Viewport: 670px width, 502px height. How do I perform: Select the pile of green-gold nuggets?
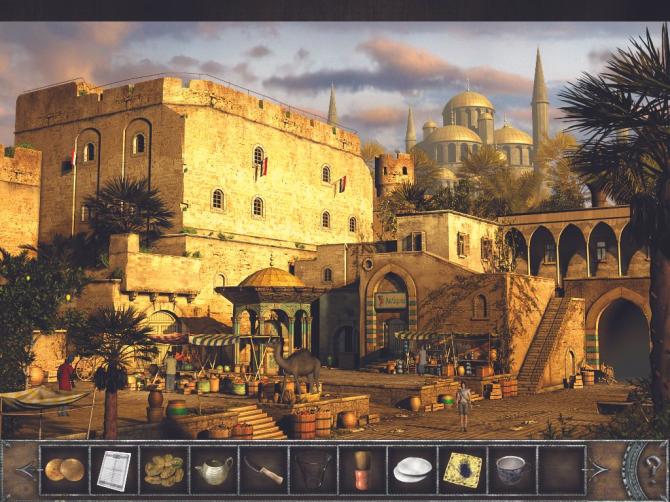[164, 469]
